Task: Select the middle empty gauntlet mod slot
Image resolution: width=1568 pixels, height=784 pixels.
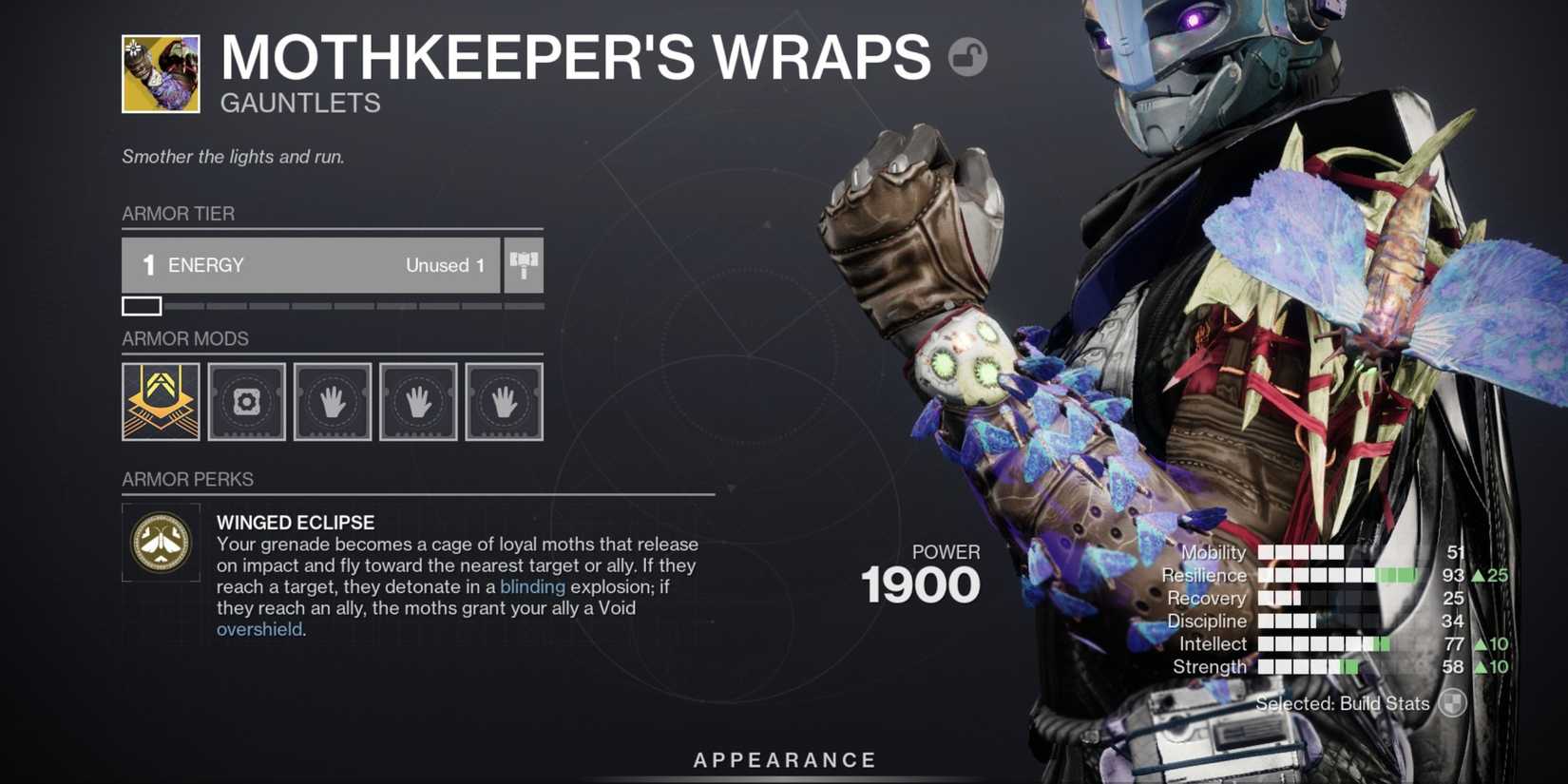Action: click(x=418, y=401)
